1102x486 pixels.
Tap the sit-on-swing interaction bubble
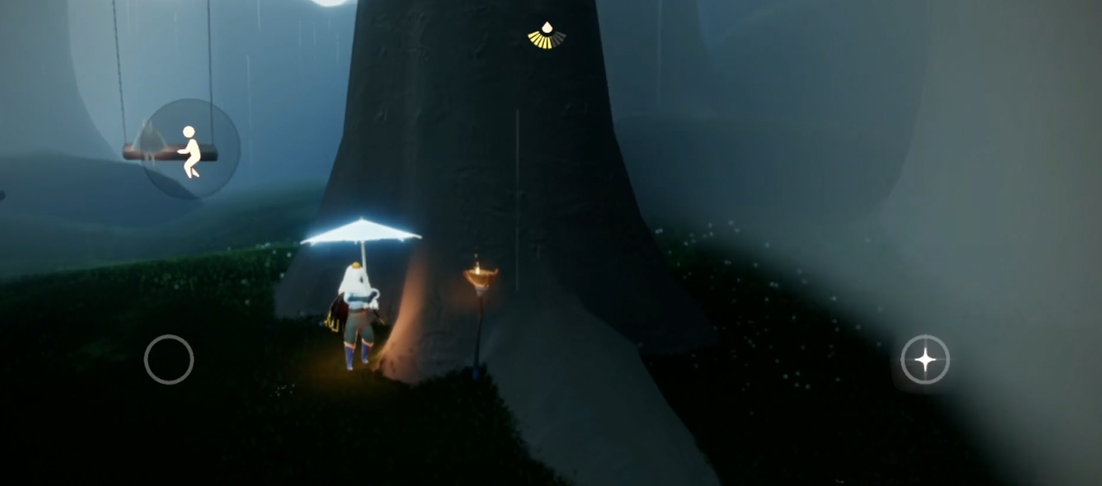[x=190, y=149]
